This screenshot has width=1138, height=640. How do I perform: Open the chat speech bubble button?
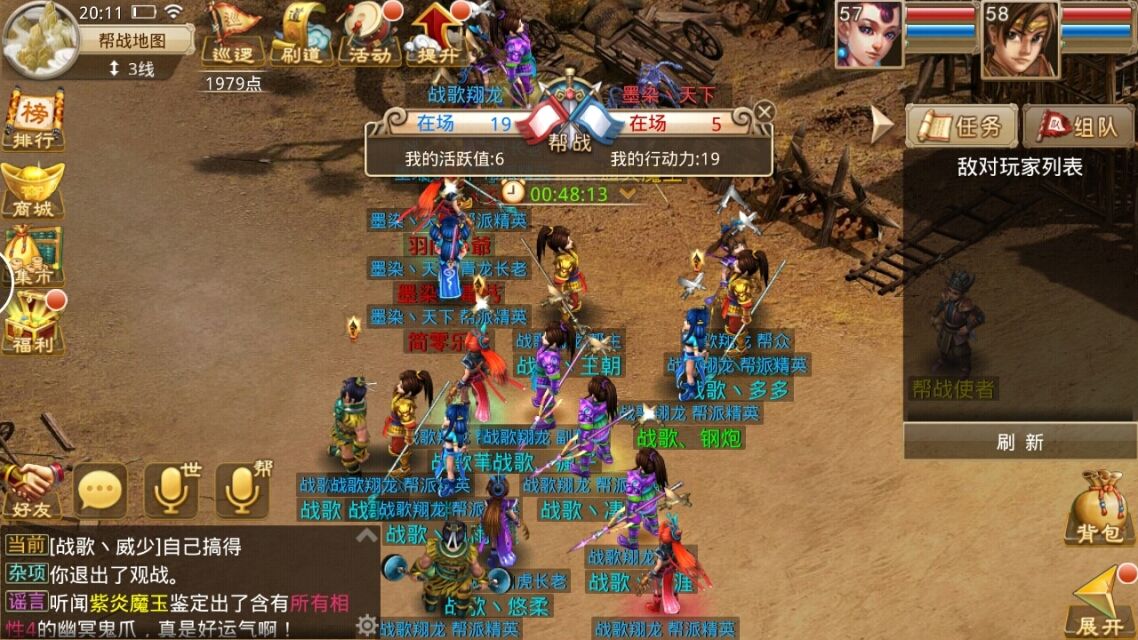pyautogui.click(x=101, y=490)
